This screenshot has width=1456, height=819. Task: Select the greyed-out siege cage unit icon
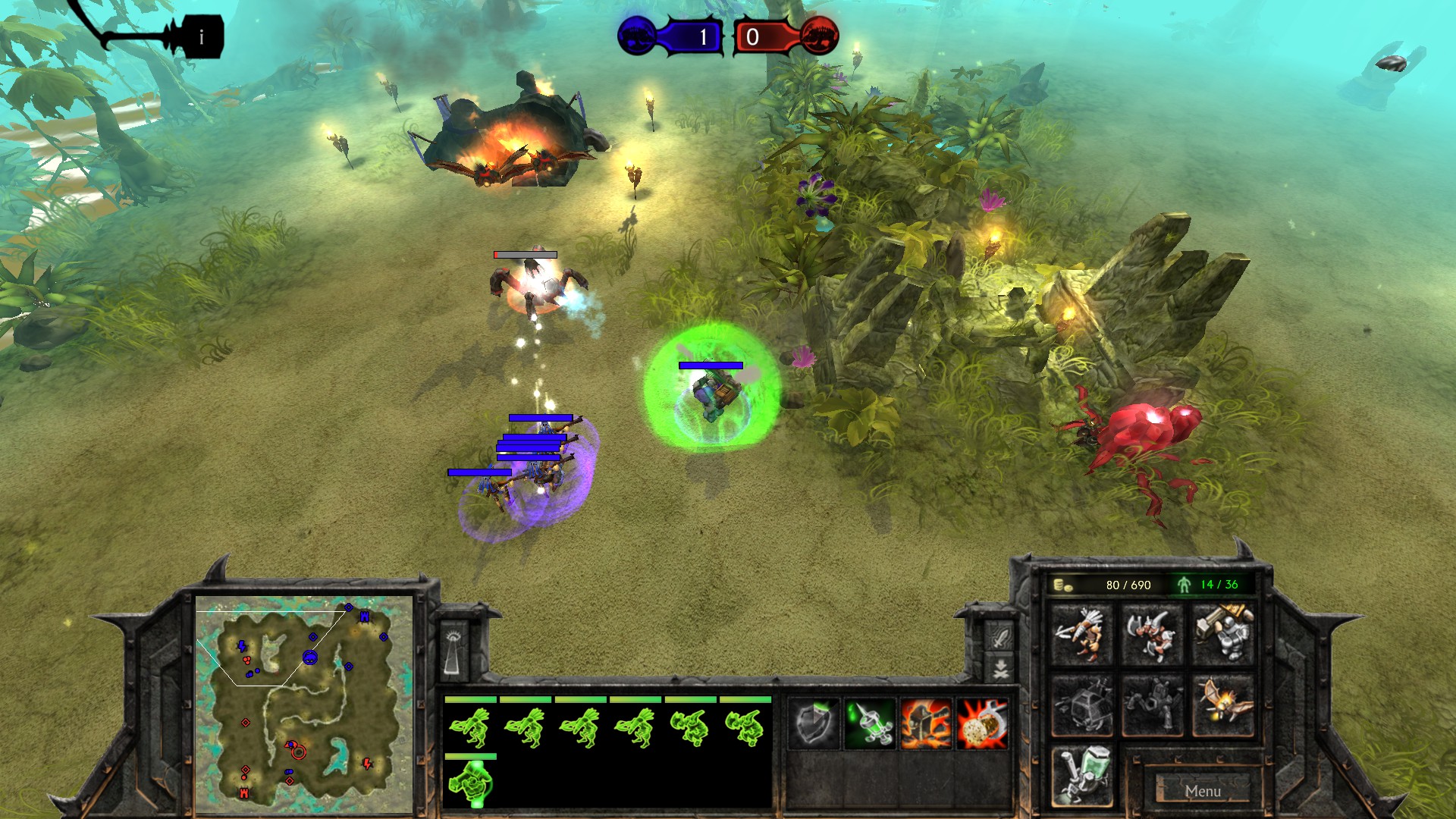pyautogui.click(x=1082, y=705)
